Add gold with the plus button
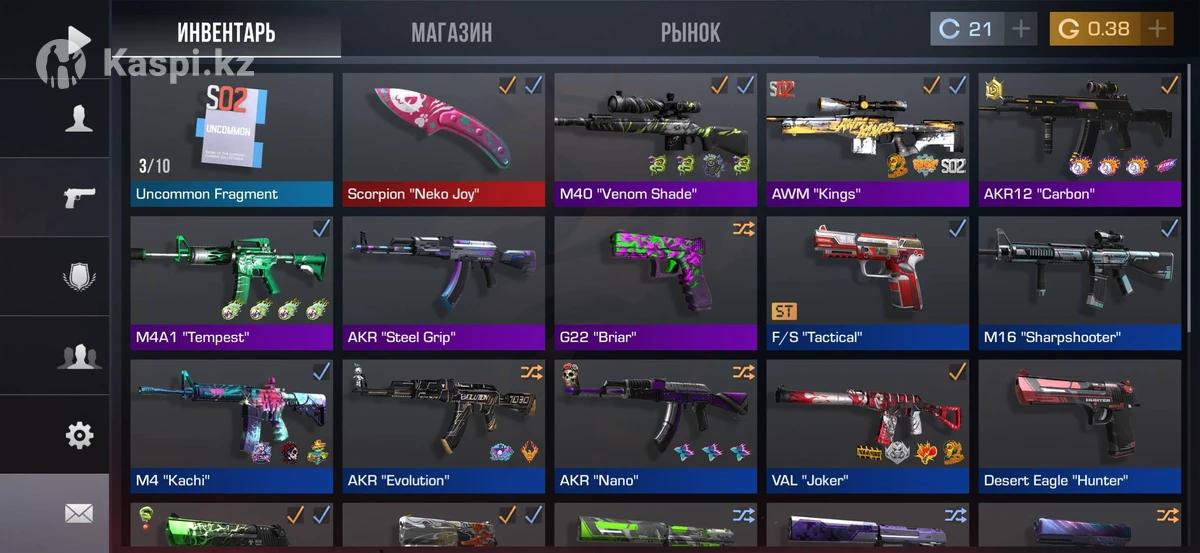This screenshot has width=1200, height=553. (1157, 29)
